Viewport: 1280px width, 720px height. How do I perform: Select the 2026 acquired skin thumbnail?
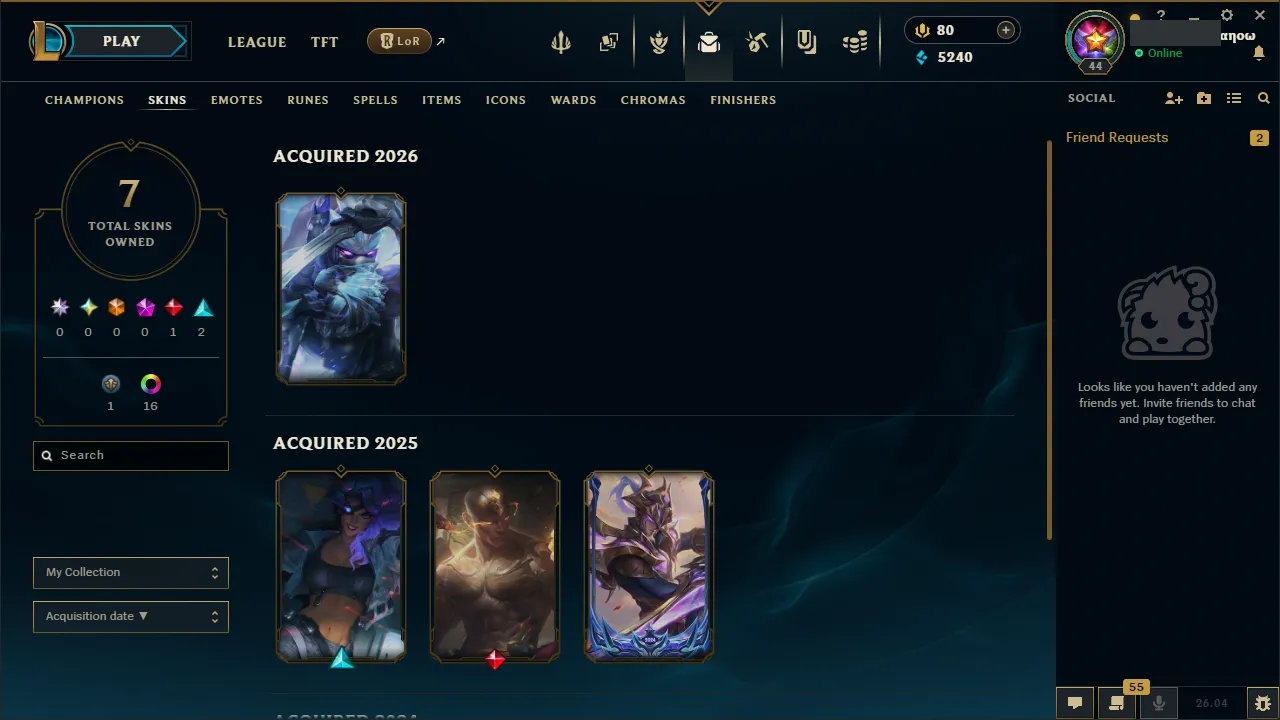click(341, 288)
